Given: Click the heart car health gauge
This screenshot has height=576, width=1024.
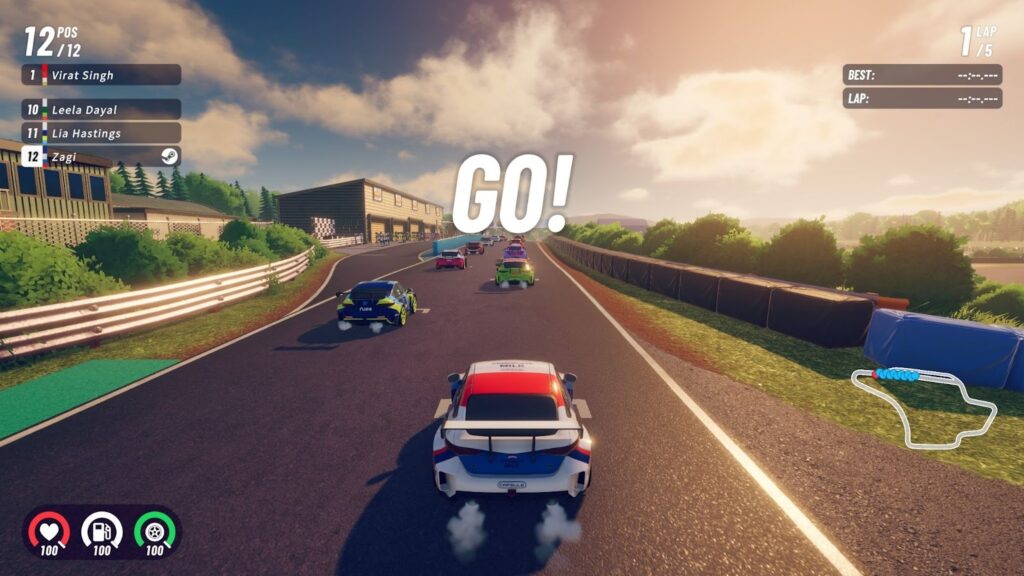Looking at the screenshot, I should (48, 531).
